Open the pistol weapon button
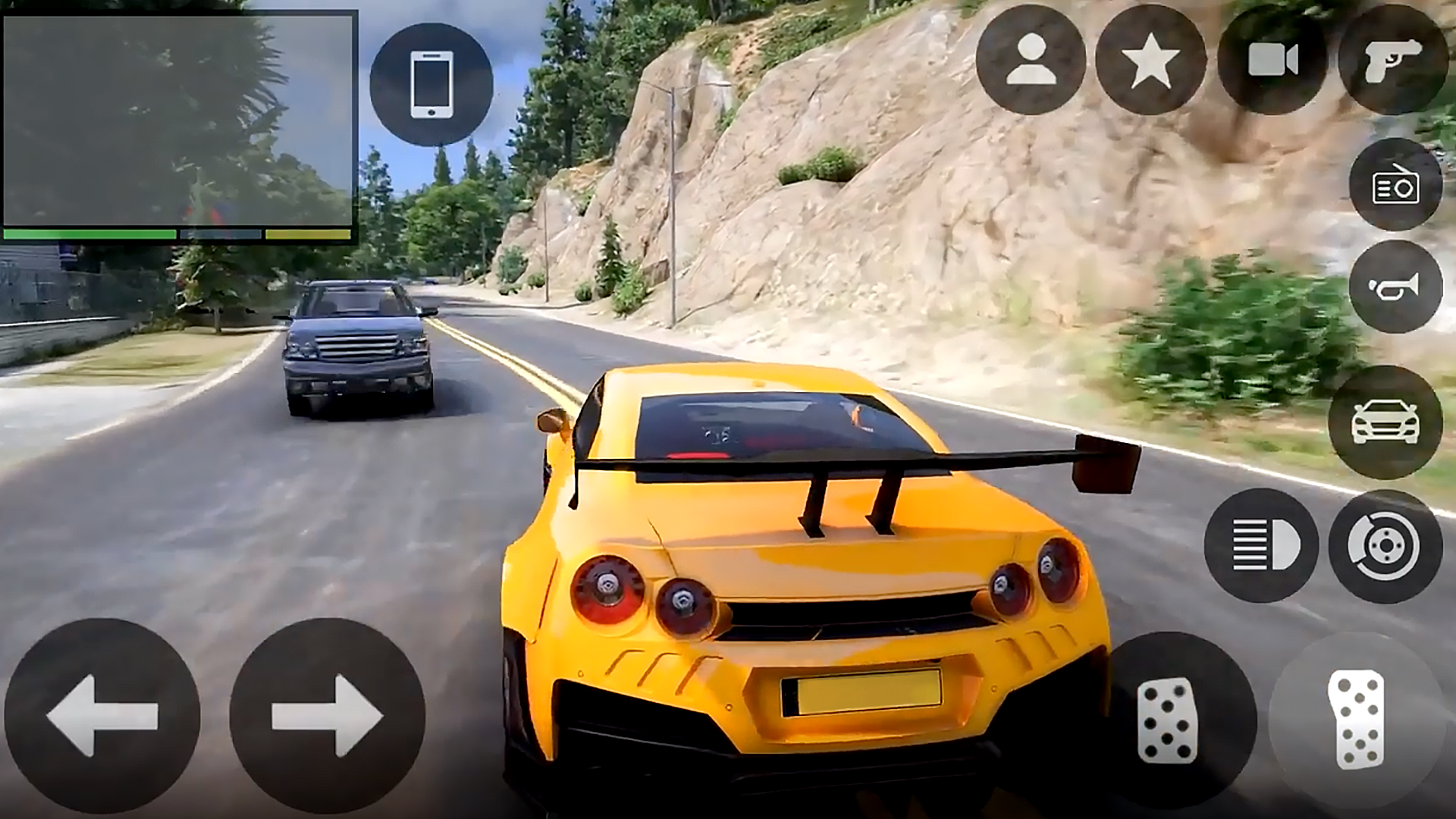1456x819 pixels. [x=1394, y=60]
